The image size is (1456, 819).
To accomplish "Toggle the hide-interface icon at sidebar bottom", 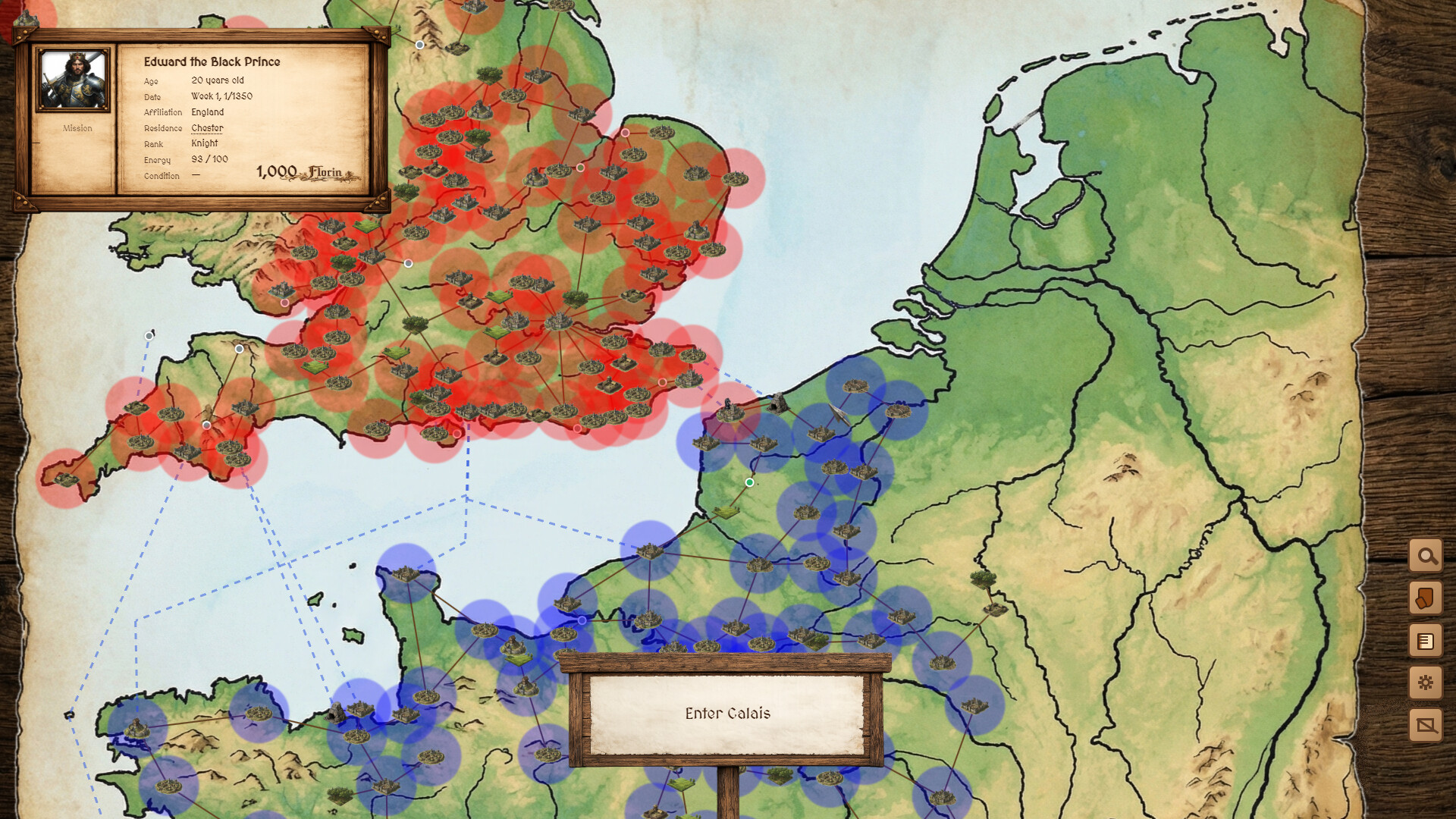I will point(1427,726).
